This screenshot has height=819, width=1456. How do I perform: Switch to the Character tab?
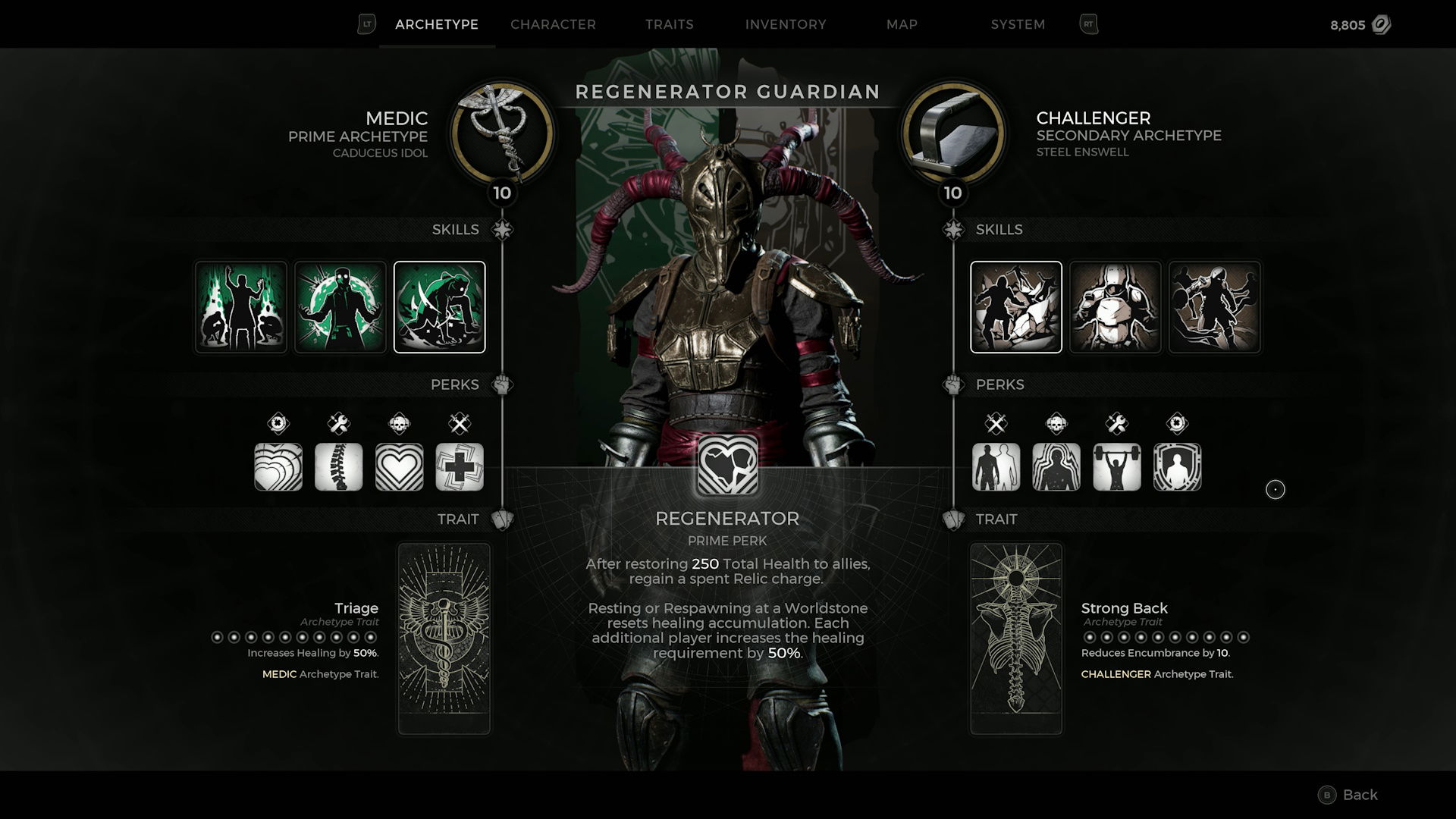click(x=553, y=24)
